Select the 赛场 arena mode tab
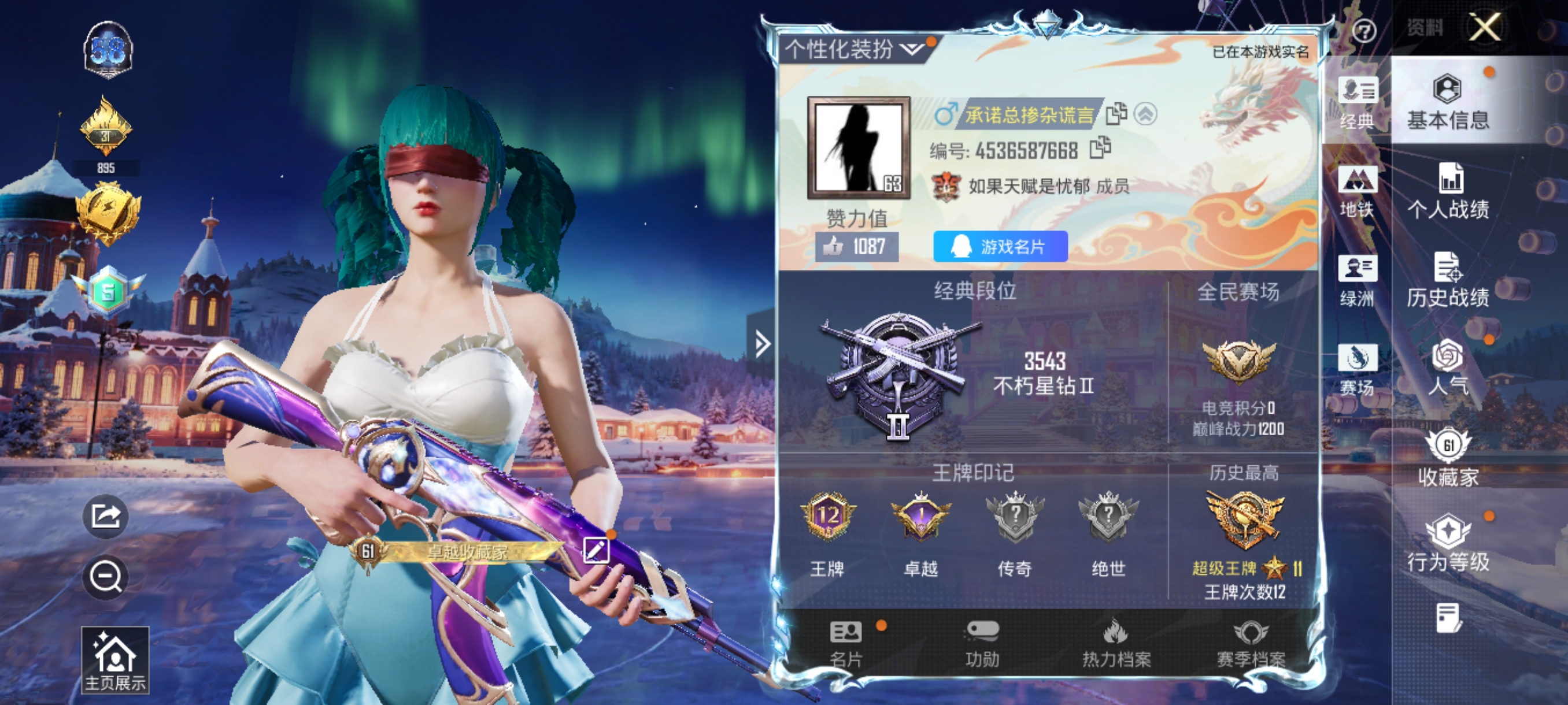The width and height of the screenshot is (1568, 705). pos(1358,369)
